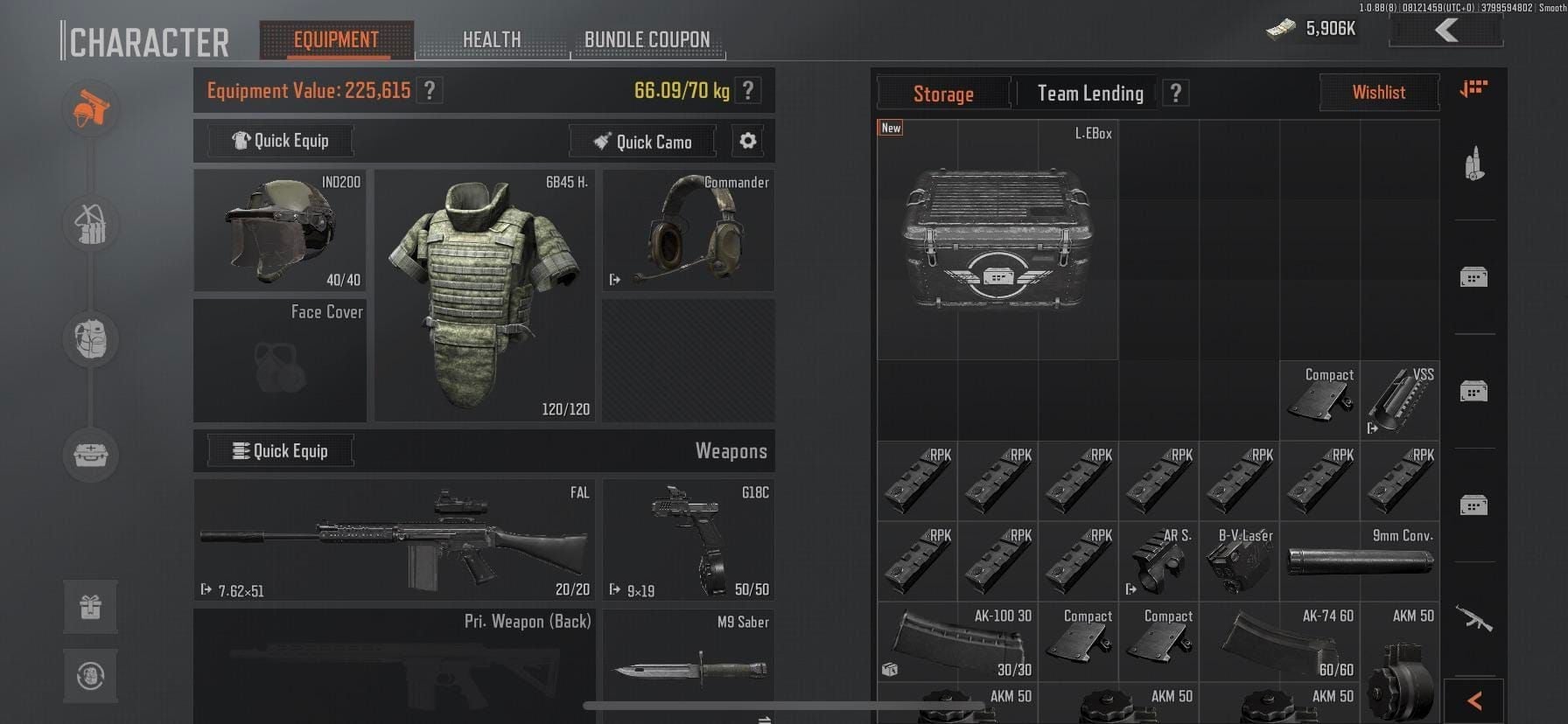Select the IND200 helmet slot

[x=280, y=231]
